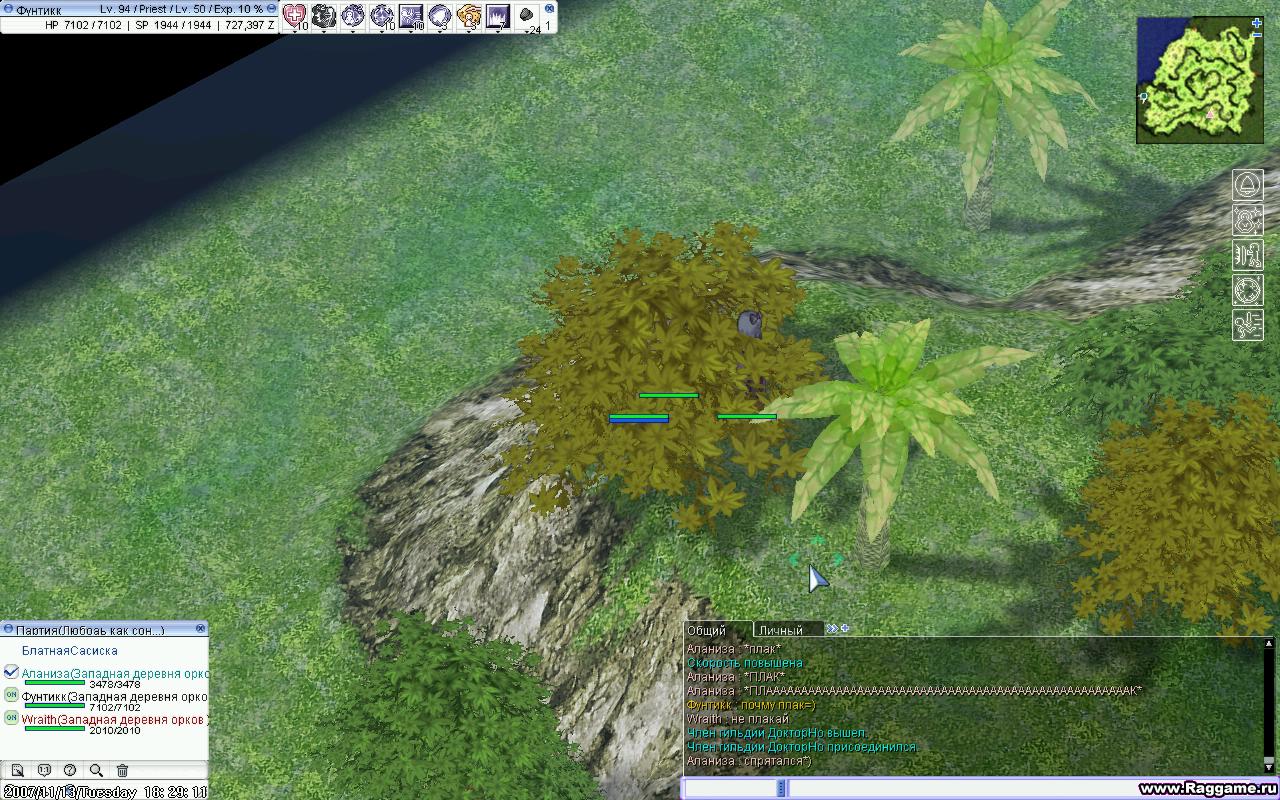Zoom out the minimap with minus button
This screenshot has height=800, width=1280.
click(1257, 35)
